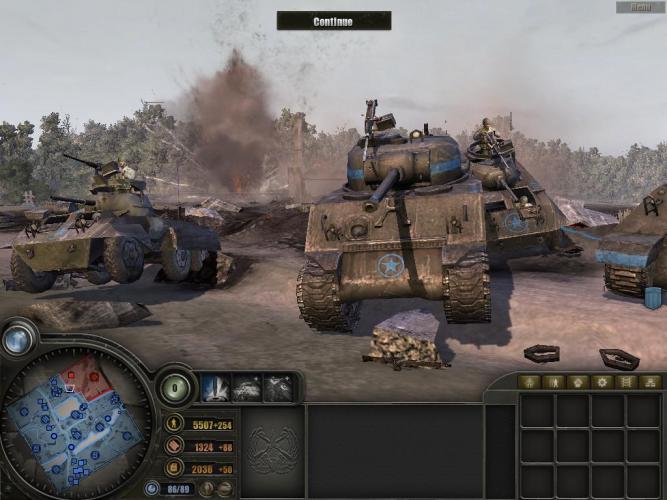This screenshot has width=667, height=500.
Task: Click the Continue button
Action: coord(333,21)
